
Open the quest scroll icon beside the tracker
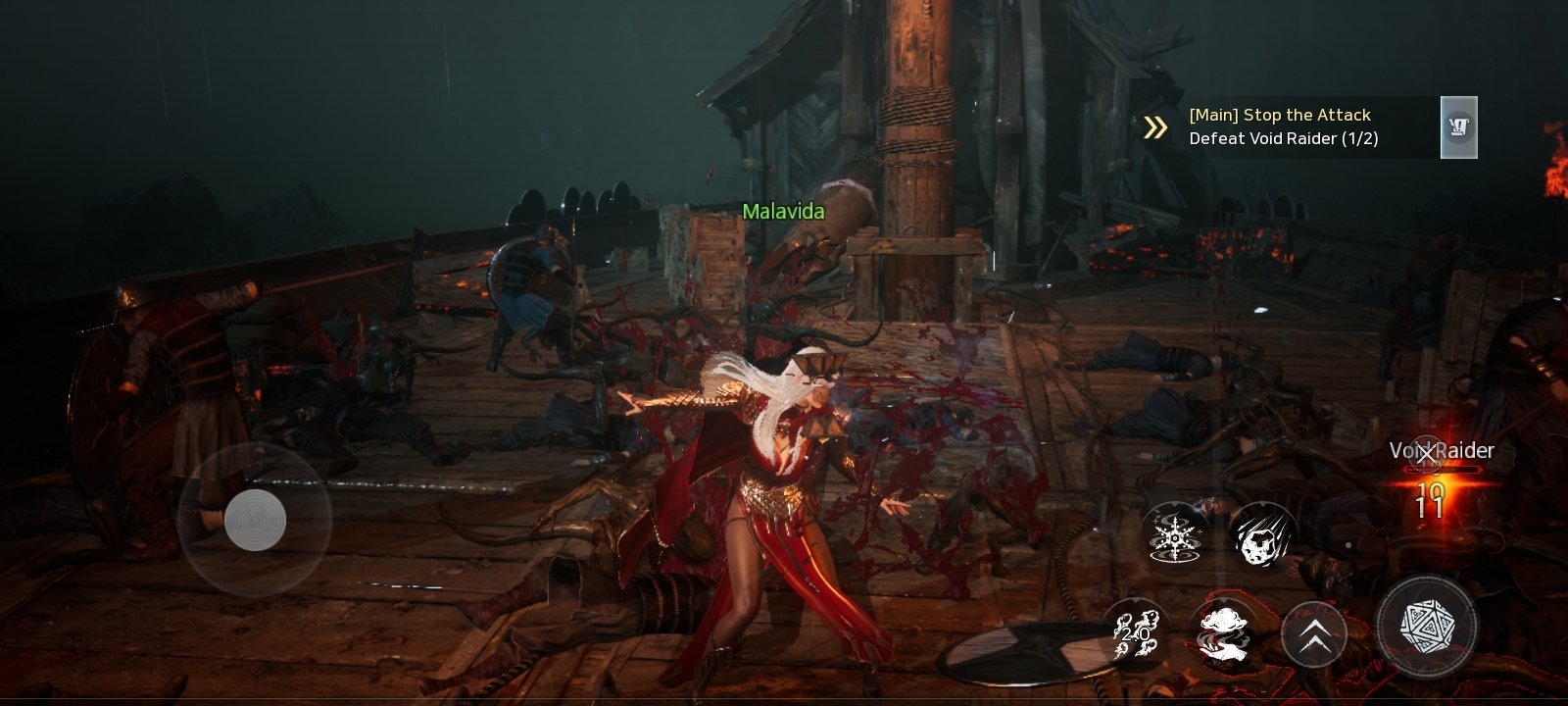coord(1458,127)
